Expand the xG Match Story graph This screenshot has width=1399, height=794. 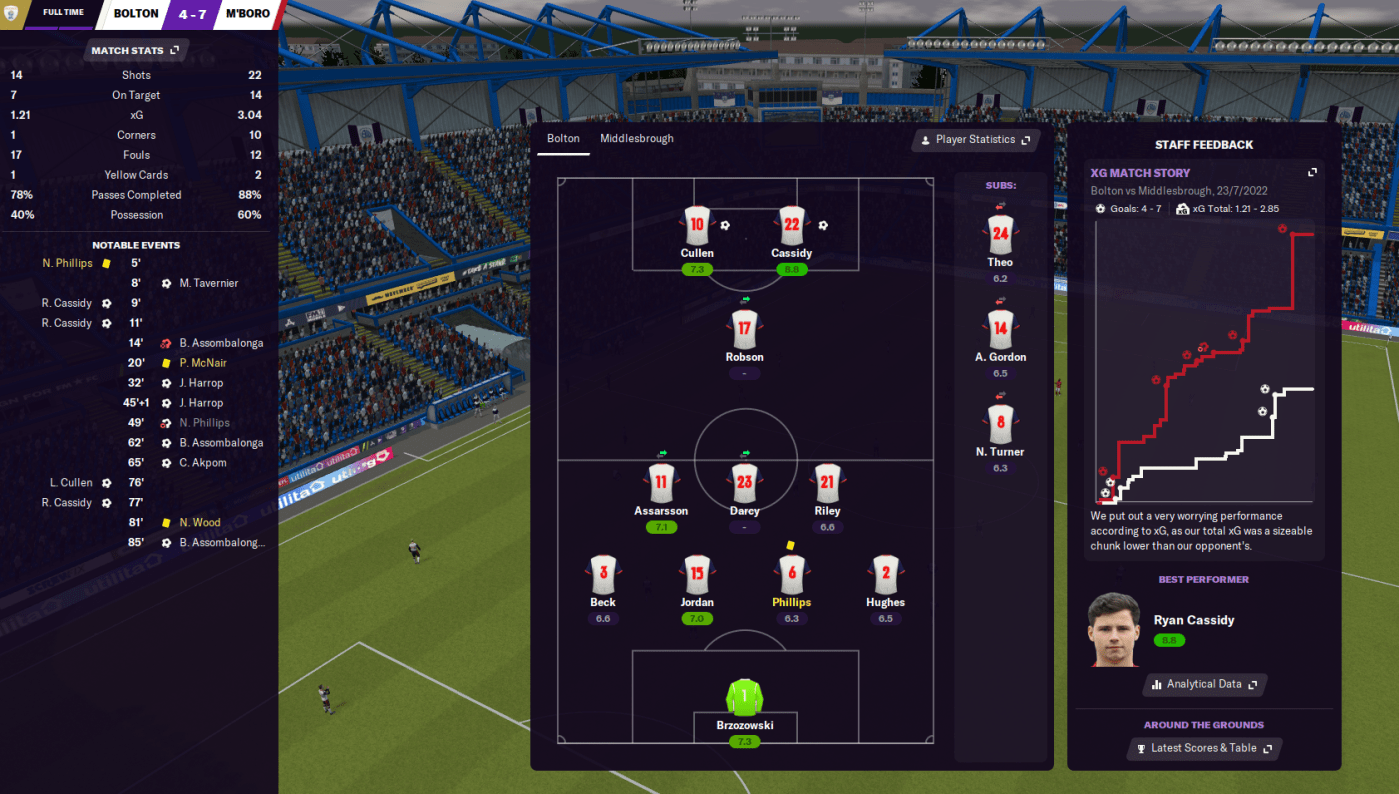click(1312, 173)
